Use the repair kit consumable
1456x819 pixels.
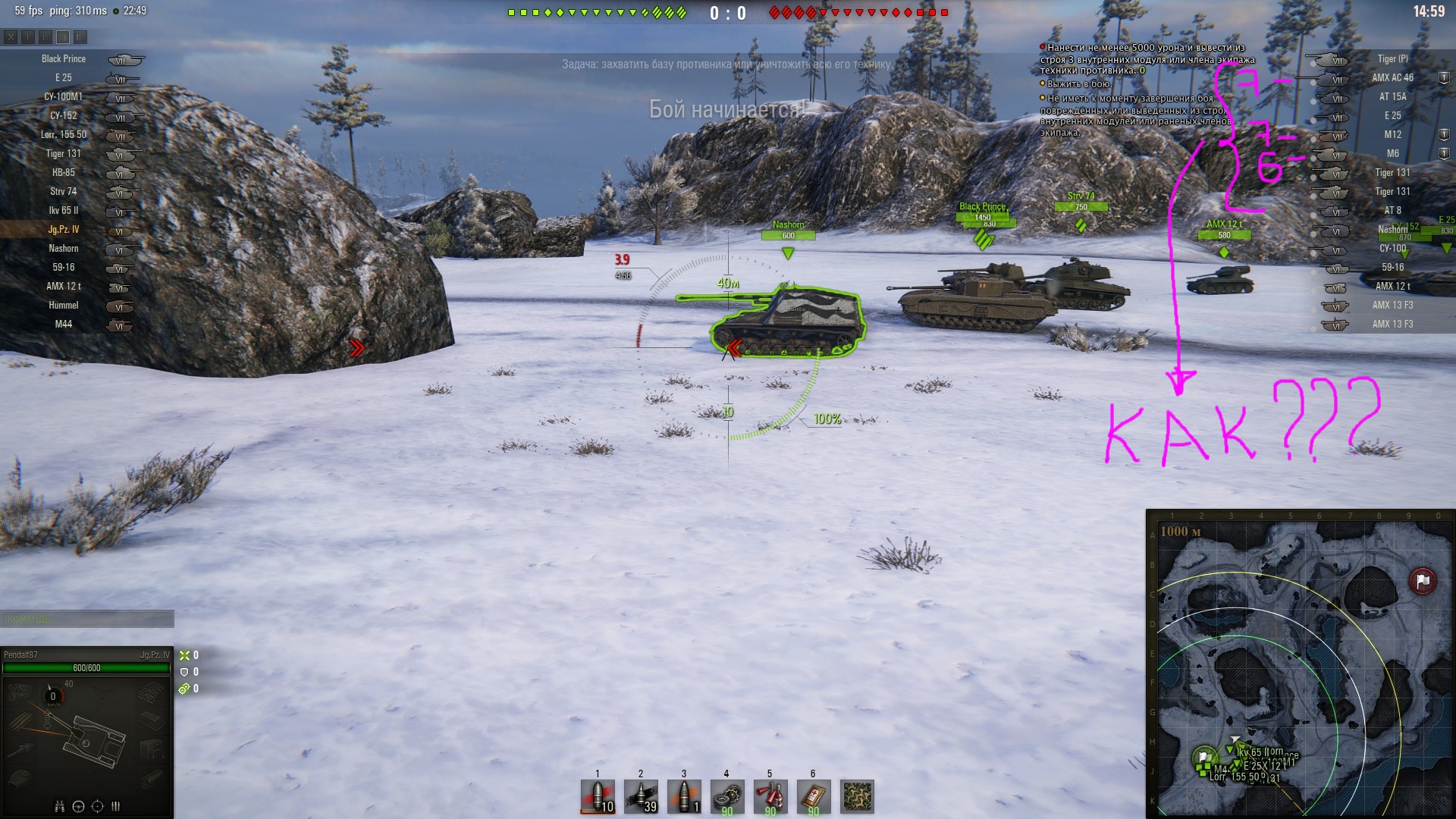click(726, 797)
